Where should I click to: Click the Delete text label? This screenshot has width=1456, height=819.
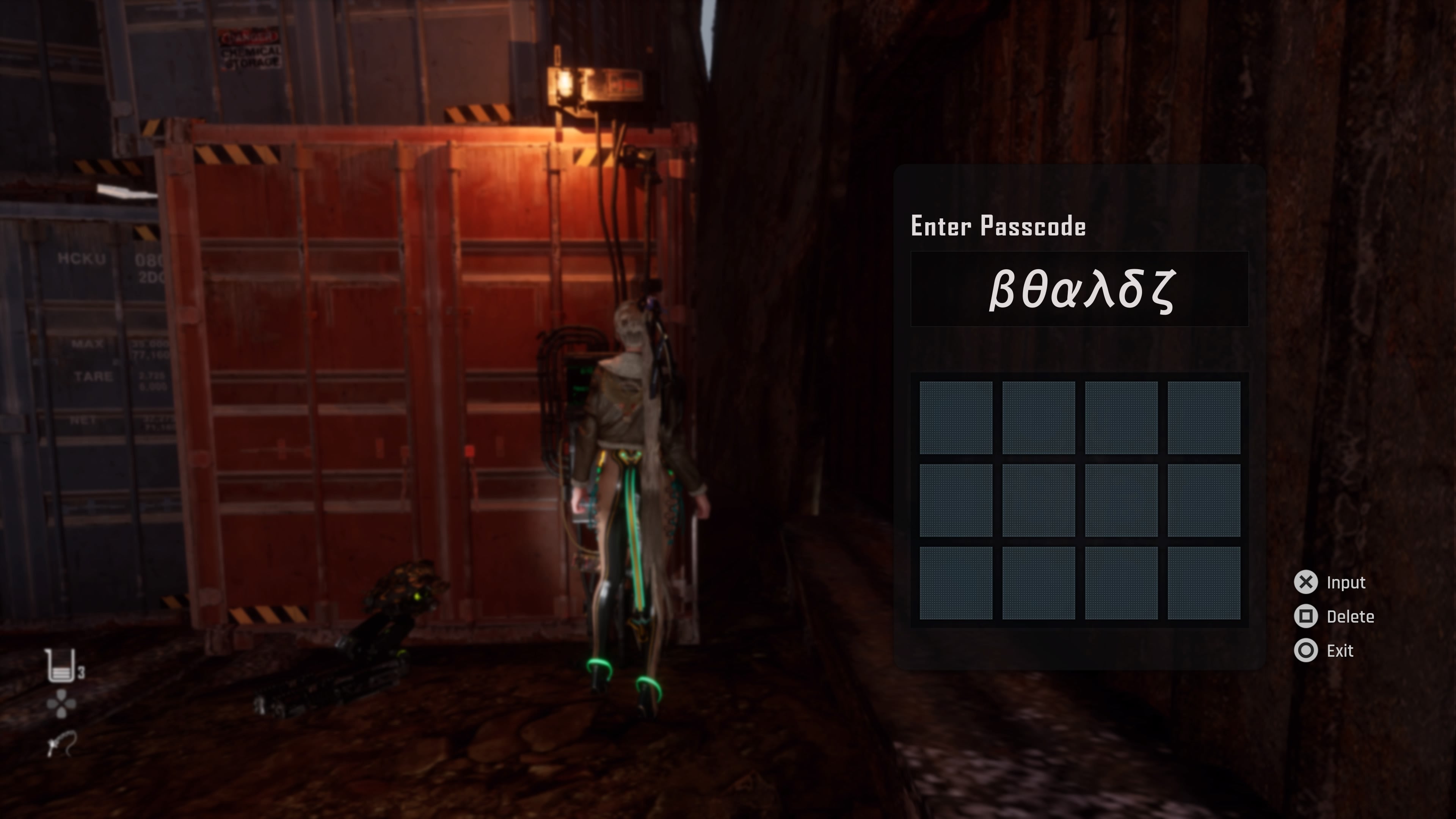coord(1351,617)
